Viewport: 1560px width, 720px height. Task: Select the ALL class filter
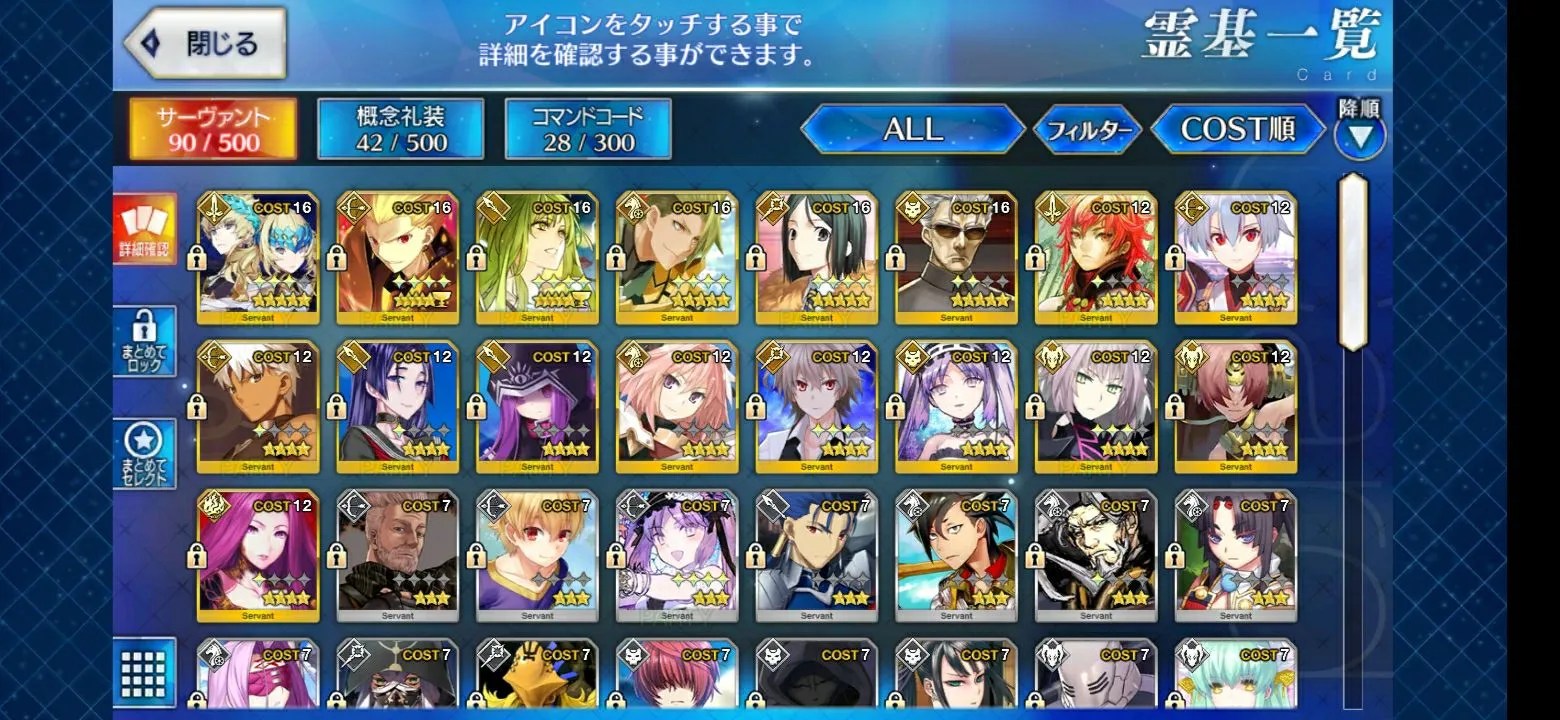[x=912, y=129]
